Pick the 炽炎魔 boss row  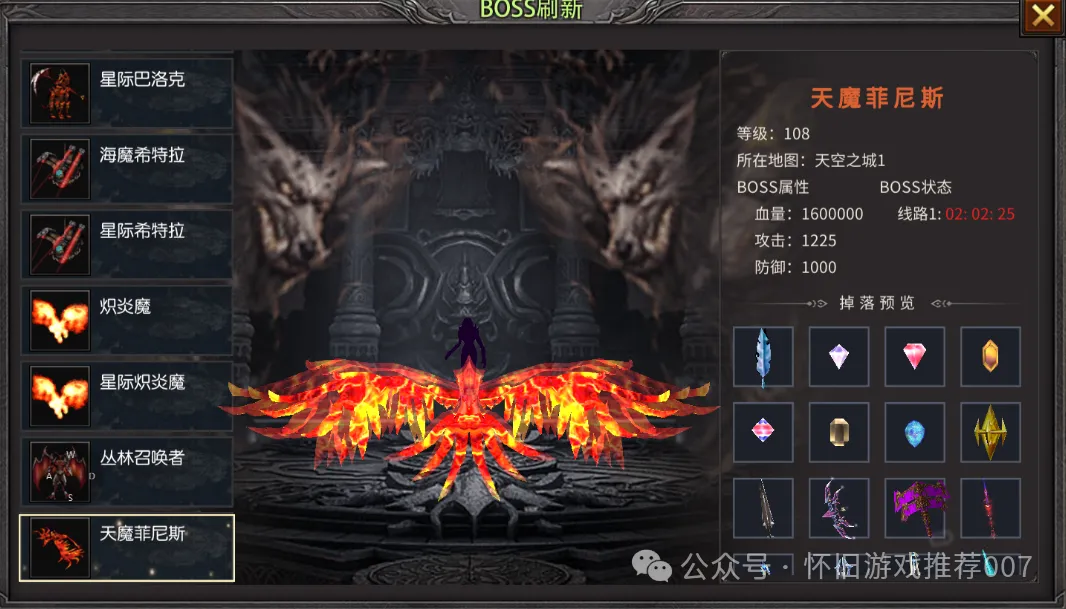[x=127, y=320]
